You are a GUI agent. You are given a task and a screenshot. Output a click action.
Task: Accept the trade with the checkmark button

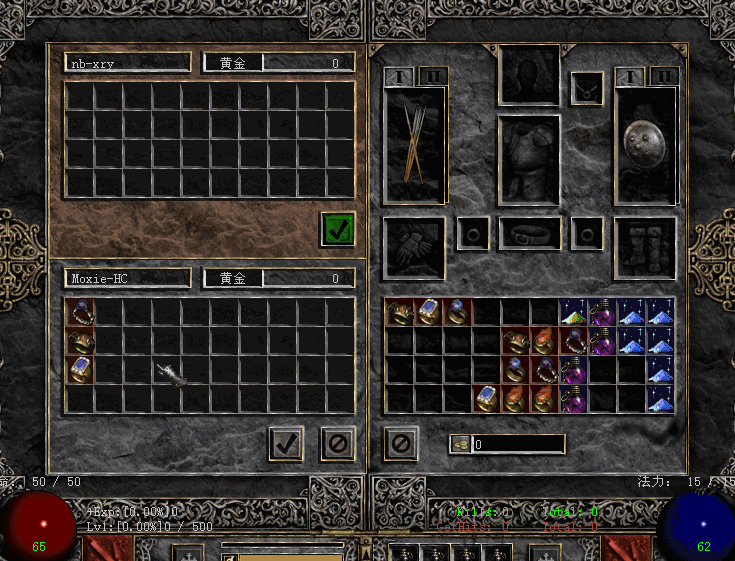pos(286,443)
